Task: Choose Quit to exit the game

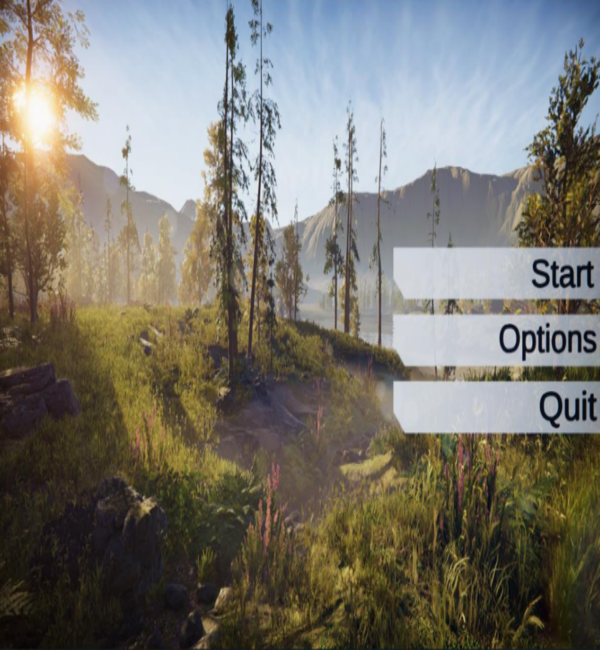Action: click(x=497, y=407)
